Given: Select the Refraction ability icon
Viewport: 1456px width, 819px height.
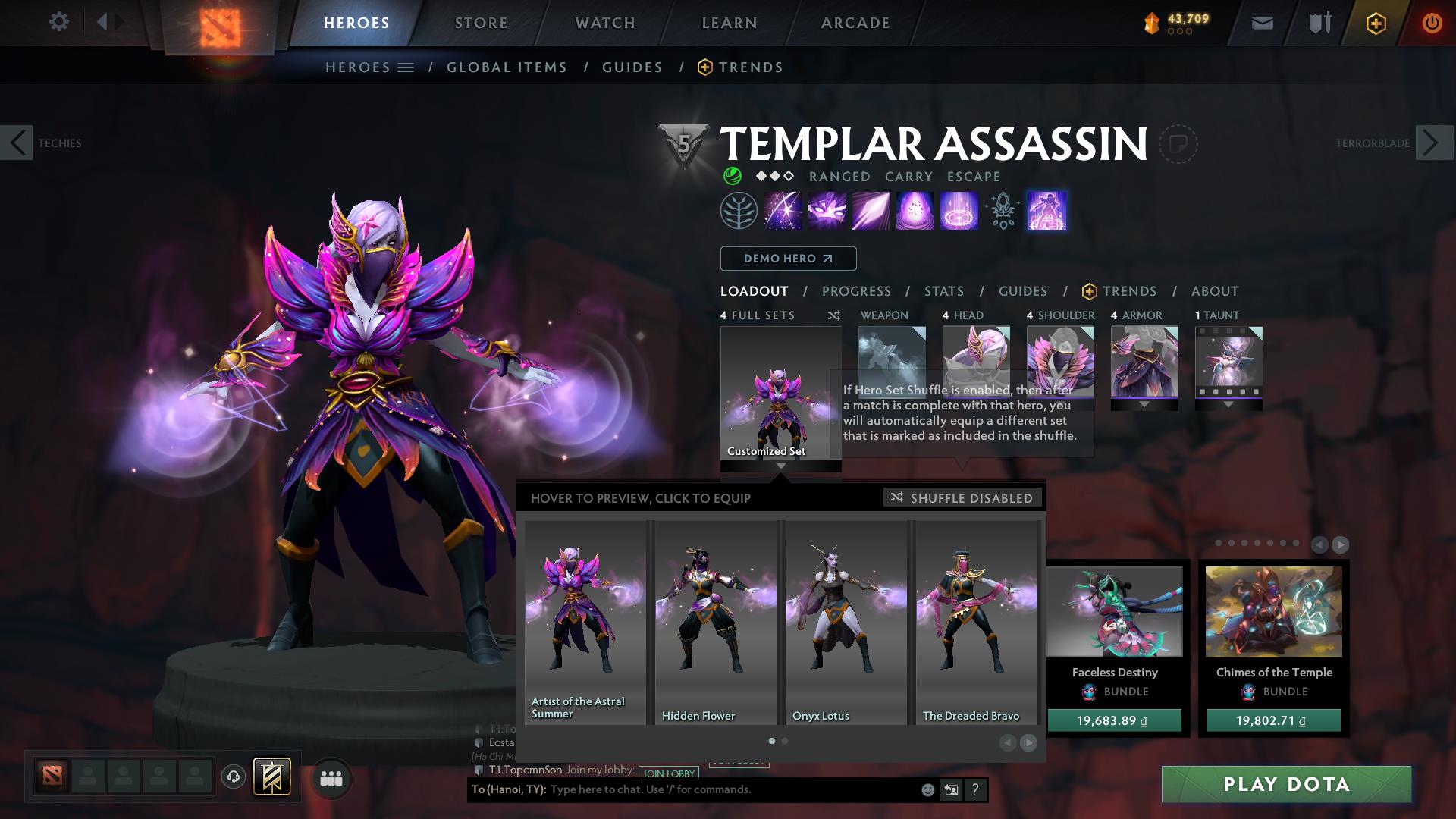Looking at the screenshot, I should [784, 211].
